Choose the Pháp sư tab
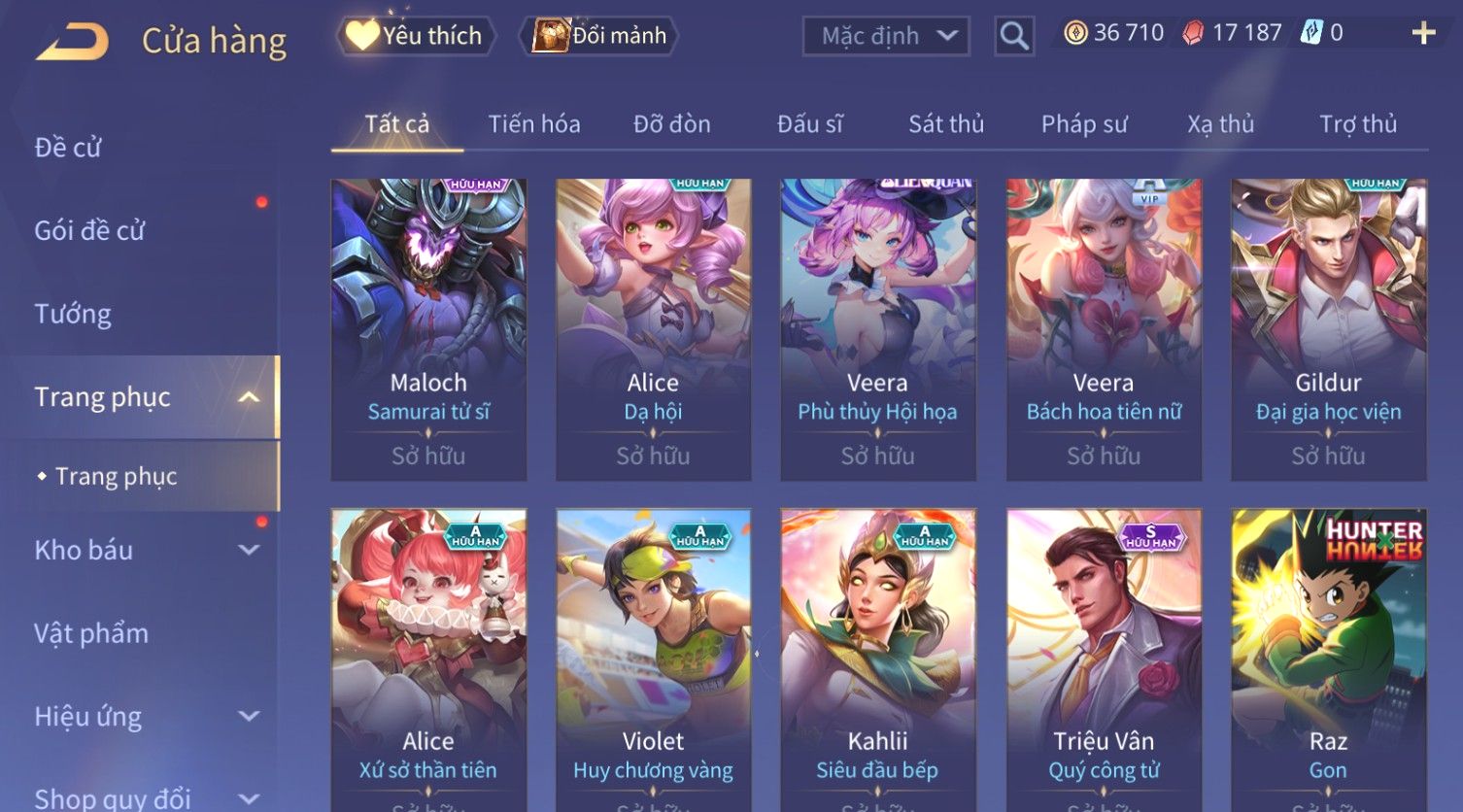This screenshot has width=1463, height=812. [1084, 124]
